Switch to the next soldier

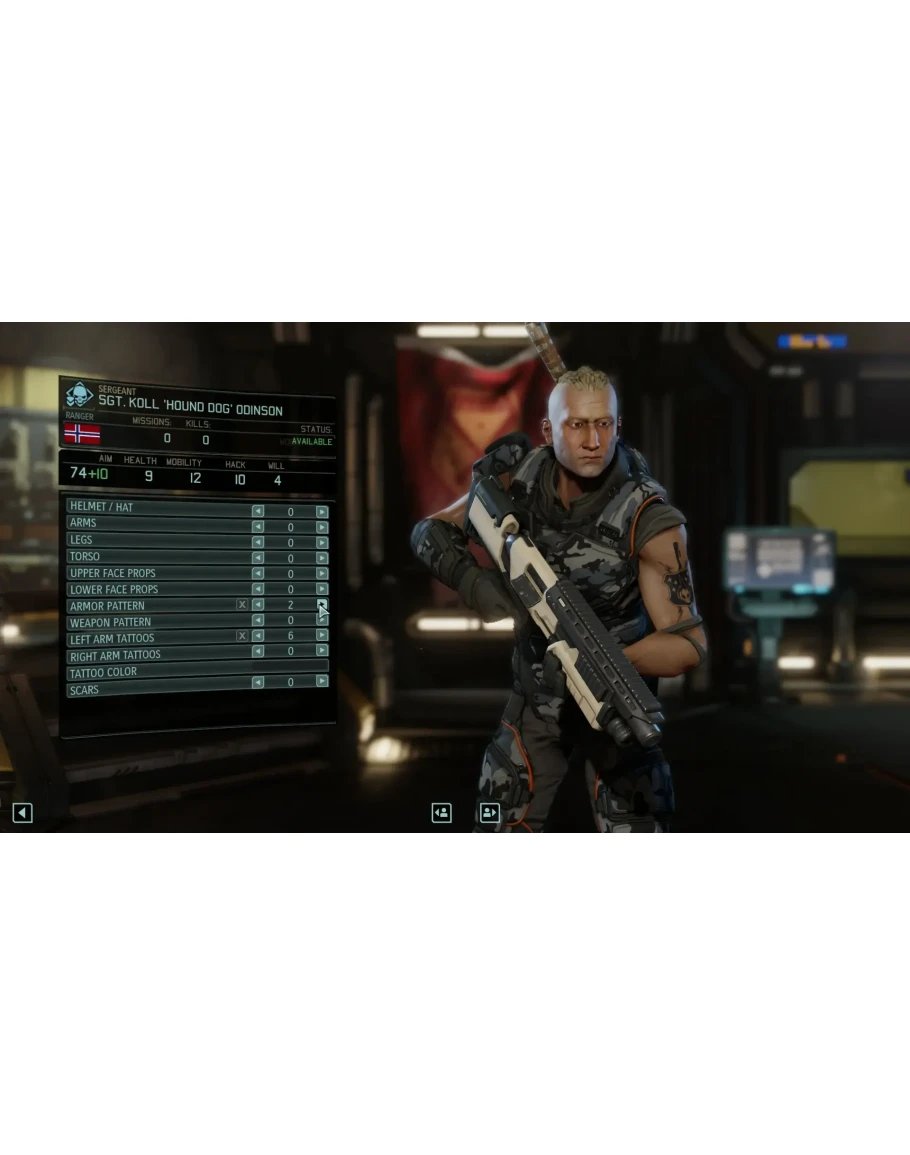pos(489,813)
